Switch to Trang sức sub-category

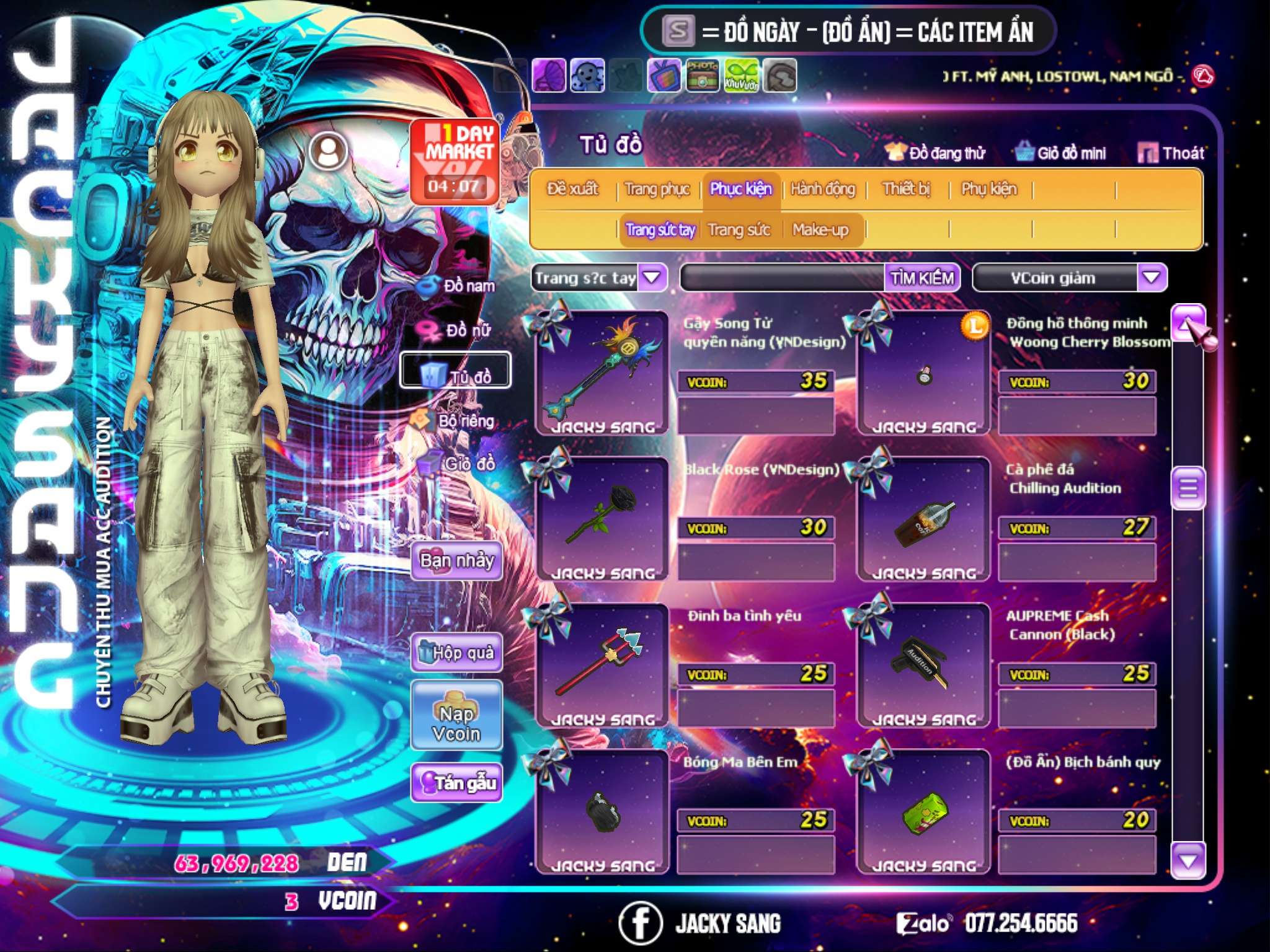[739, 230]
